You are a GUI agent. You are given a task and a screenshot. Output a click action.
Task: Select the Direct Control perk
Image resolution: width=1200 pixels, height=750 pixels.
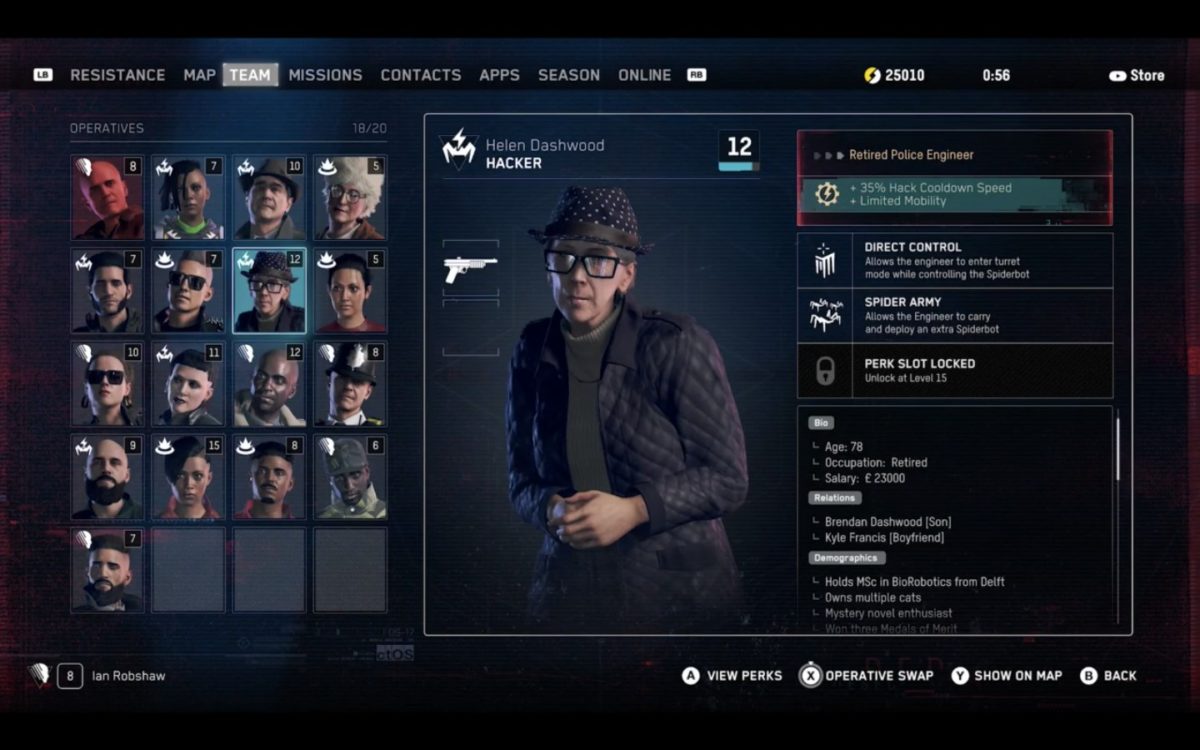coord(954,260)
